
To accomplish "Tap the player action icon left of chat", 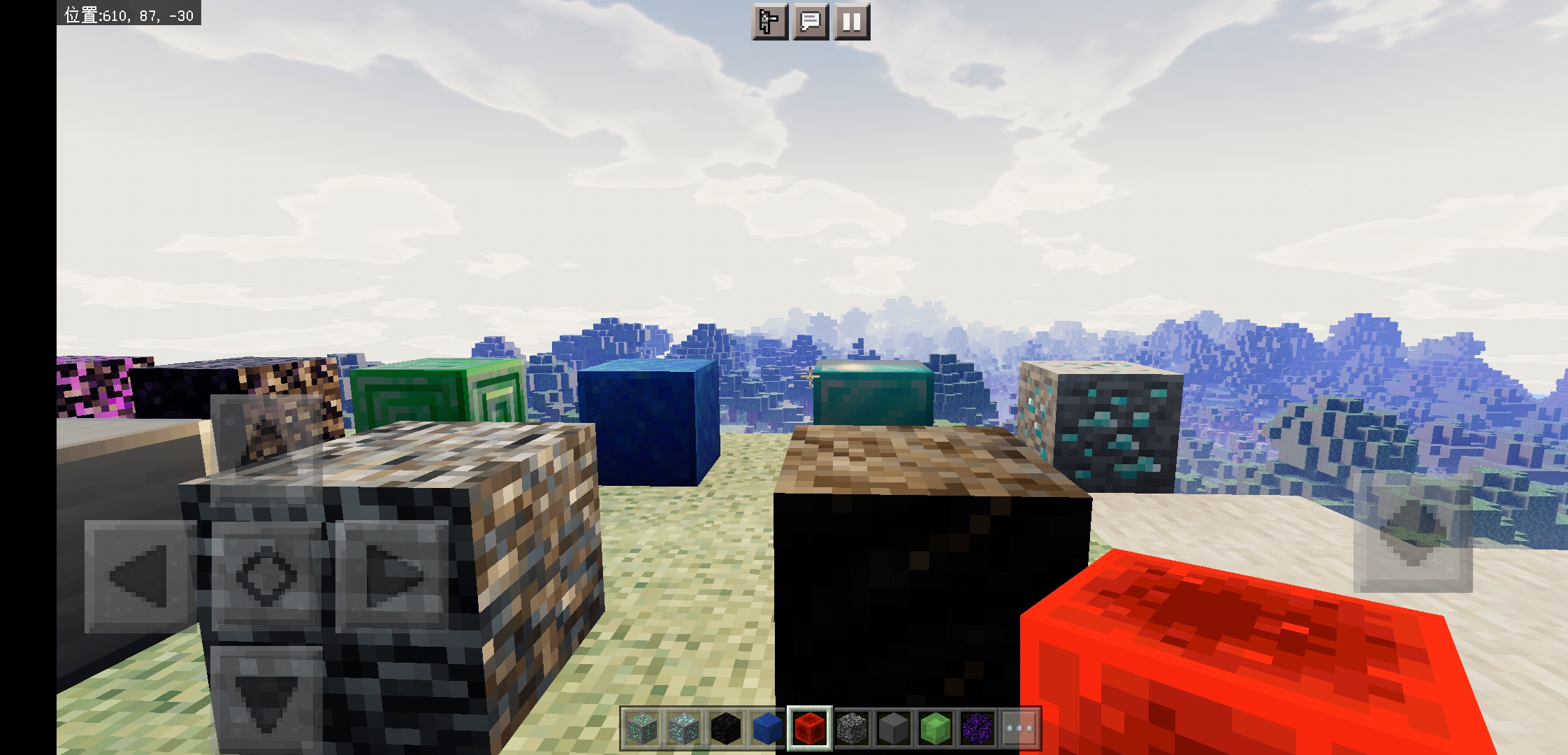I will pyautogui.click(x=769, y=22).
